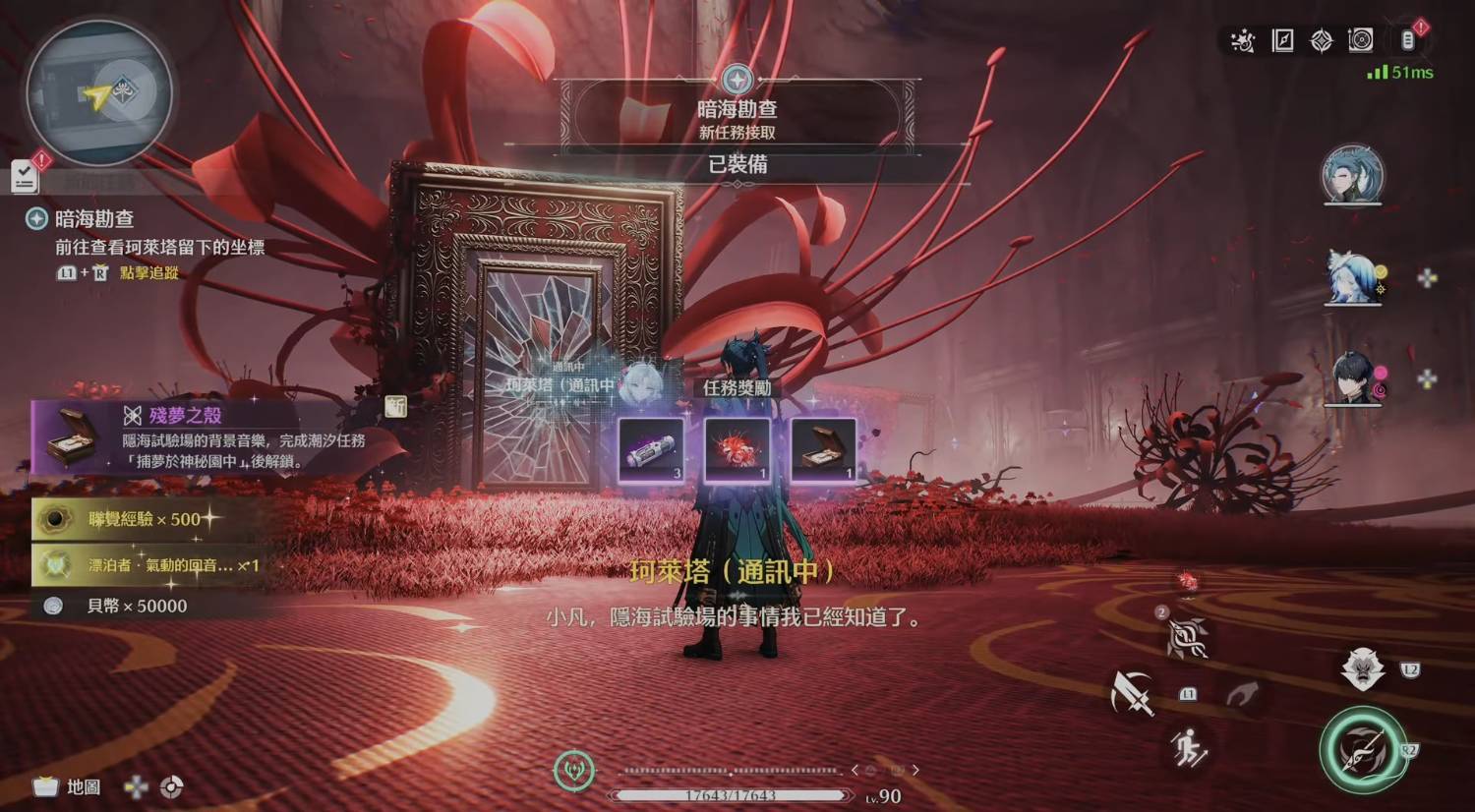
Task: Select the purple tube reward item
Action: (650, 450)
